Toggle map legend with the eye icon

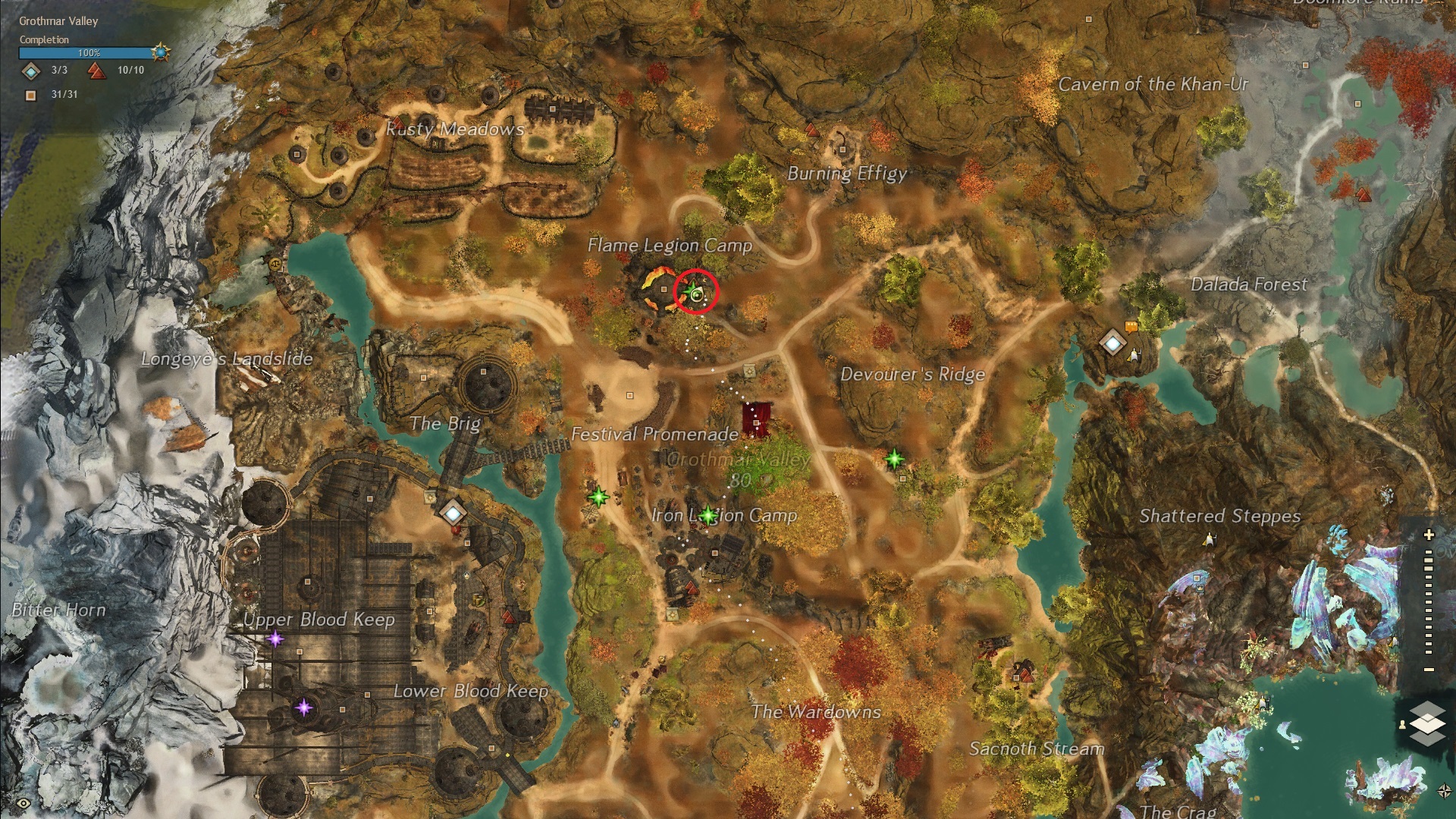pos(24,803)
